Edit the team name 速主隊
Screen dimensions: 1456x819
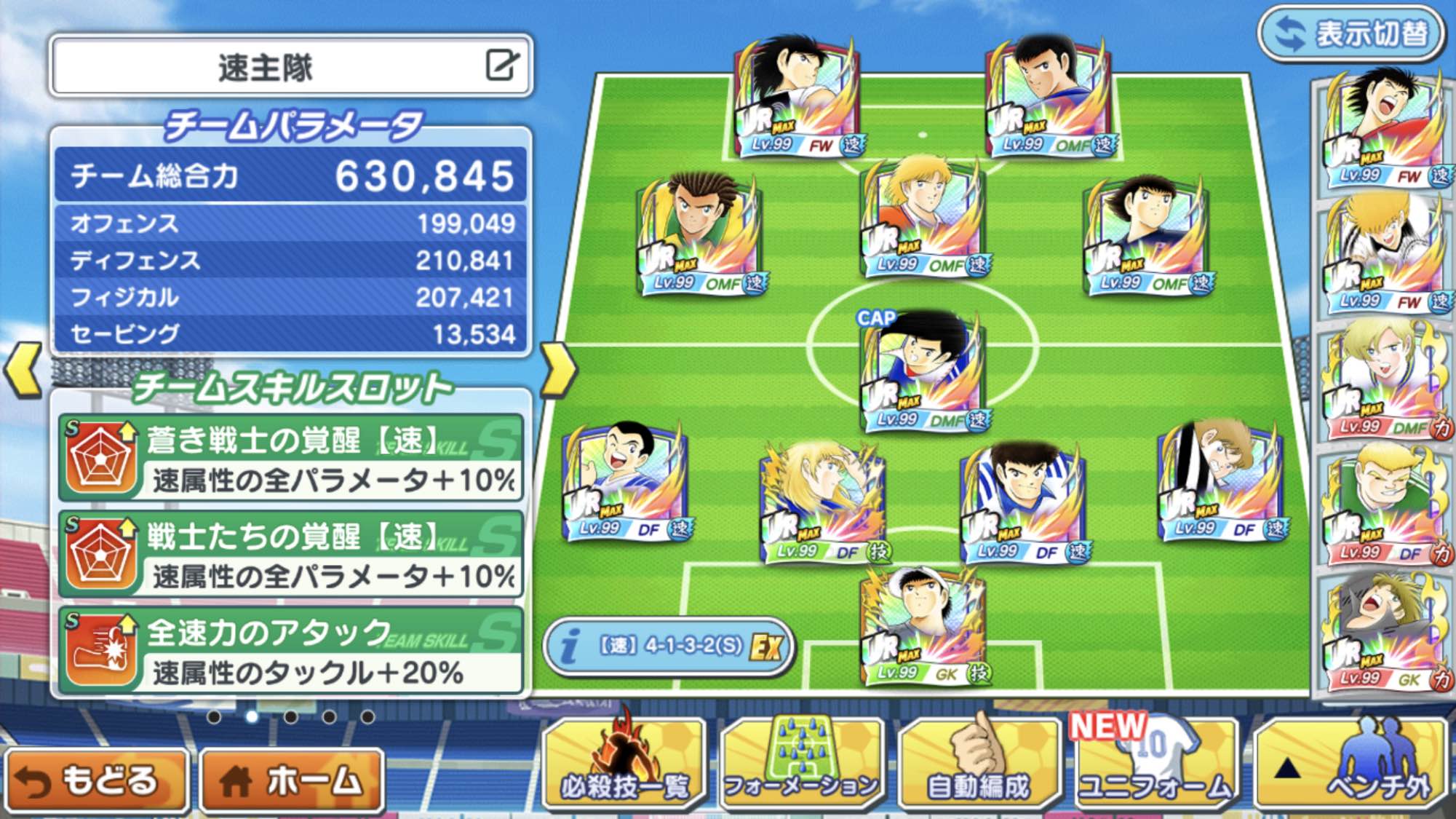pyautogui.click(x=501, y=66)
